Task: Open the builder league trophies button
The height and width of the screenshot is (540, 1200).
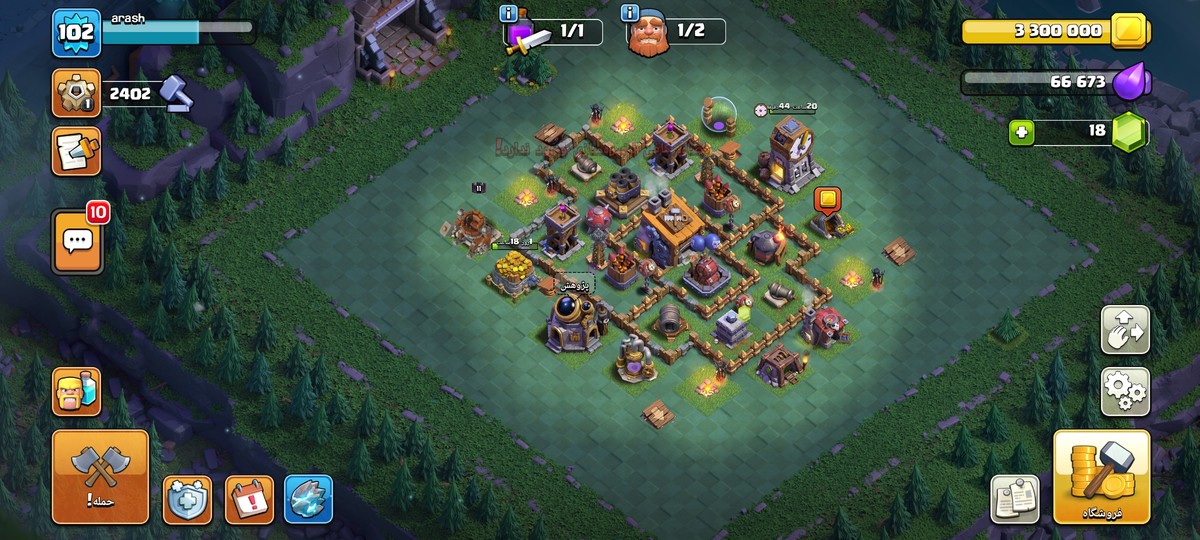Action: 77,94
